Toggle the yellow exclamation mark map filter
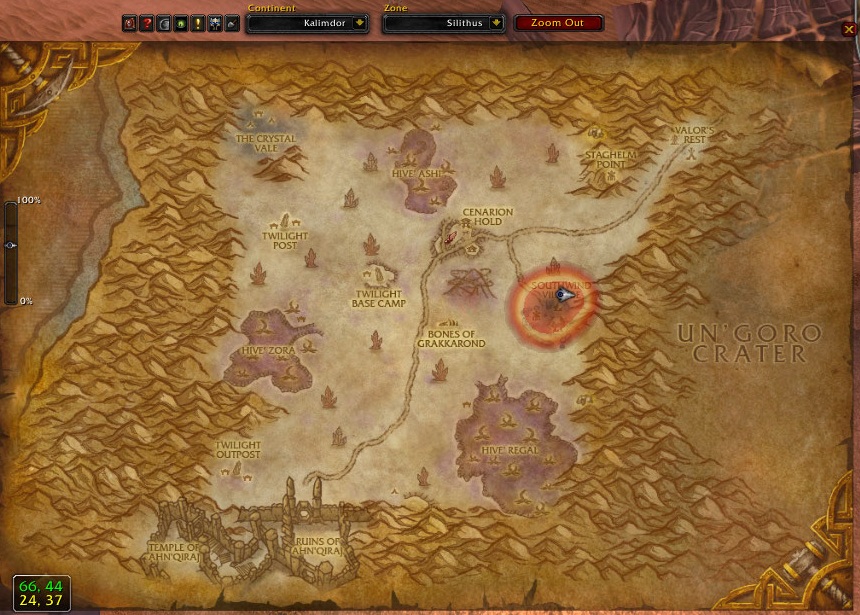 (198, 23)
